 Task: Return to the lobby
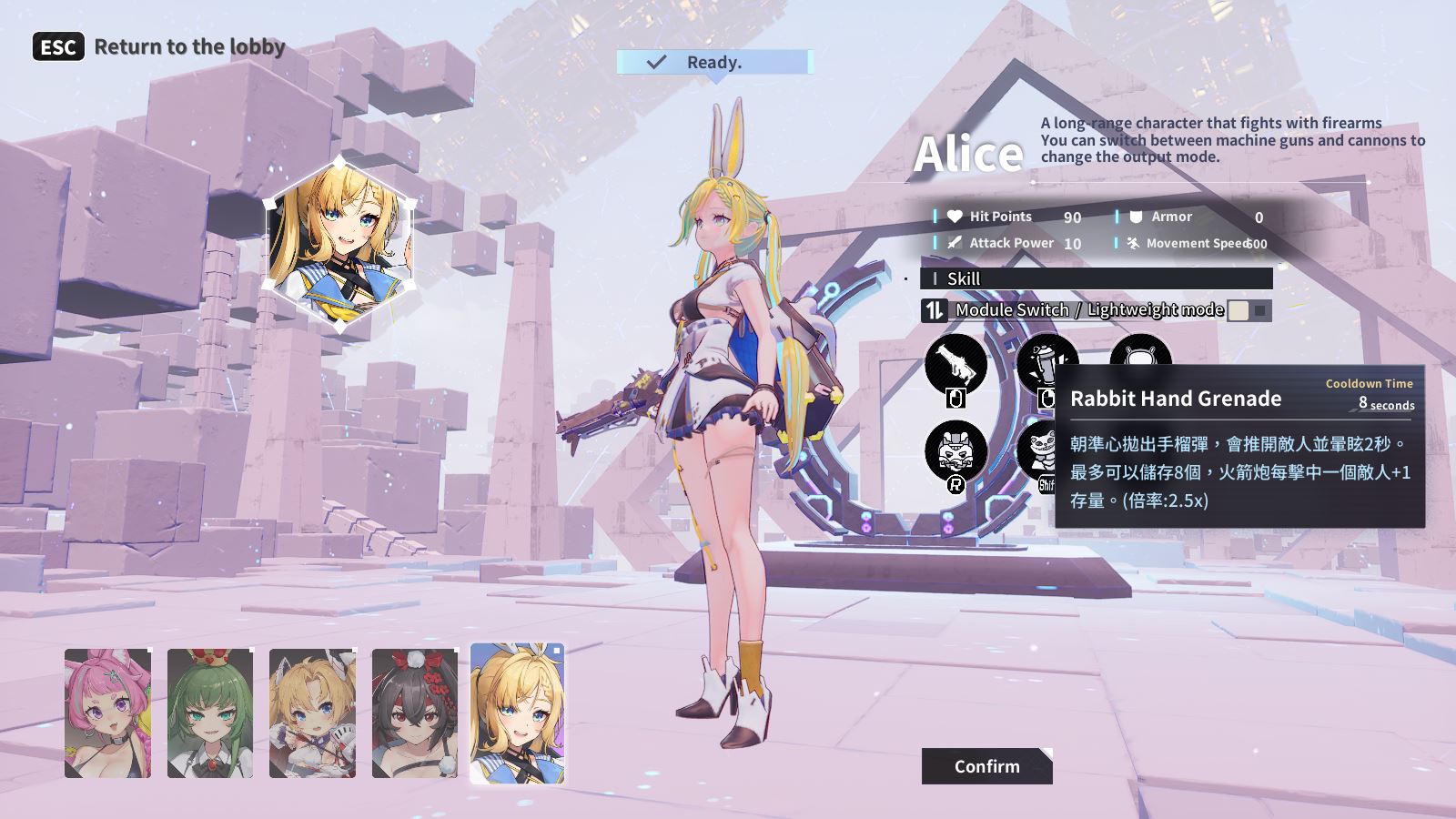click(x=159, y=46)
